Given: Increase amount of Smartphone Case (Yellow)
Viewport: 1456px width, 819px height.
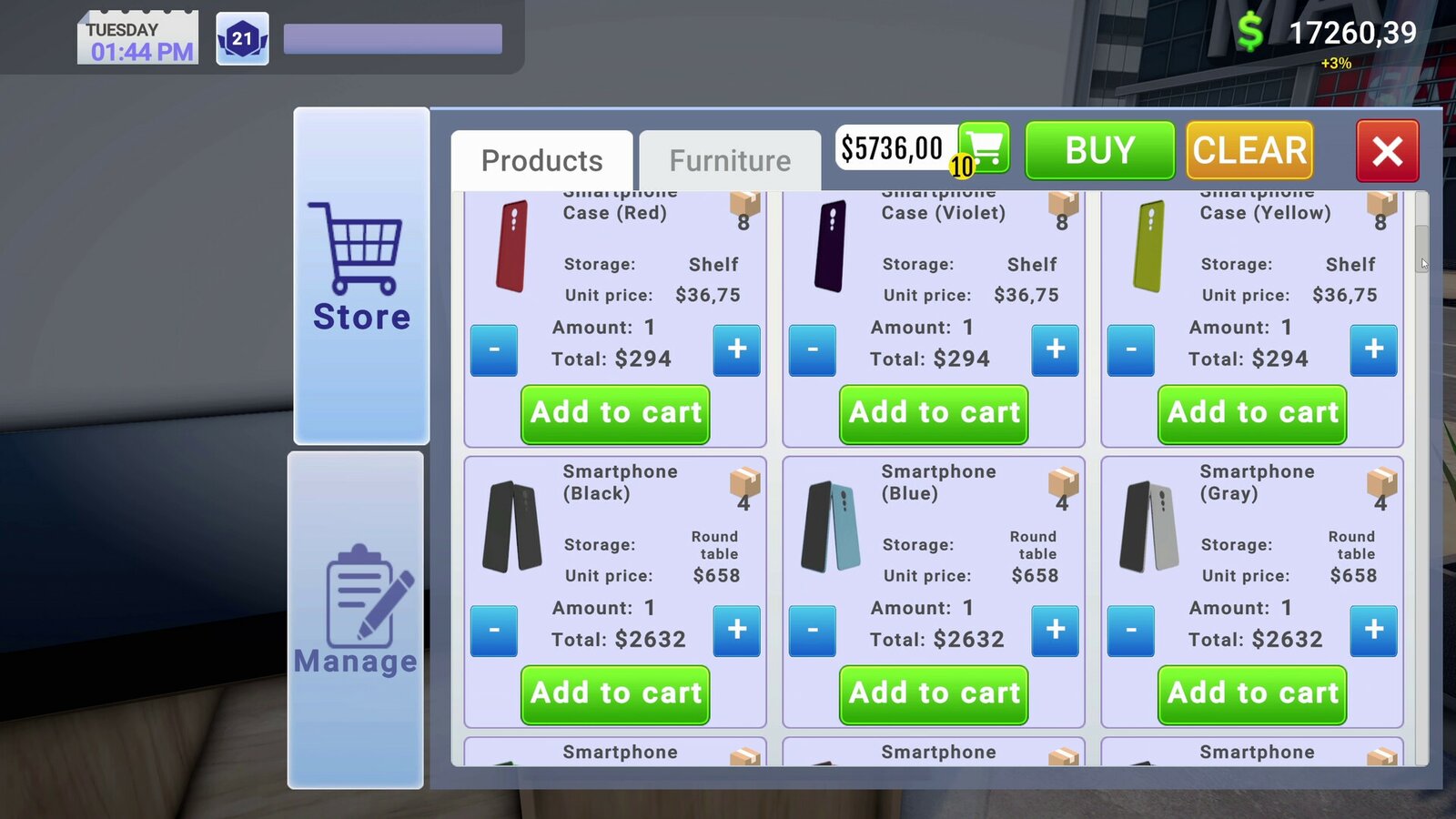Looking at the screenshot, I should (x=1373, y=350).
